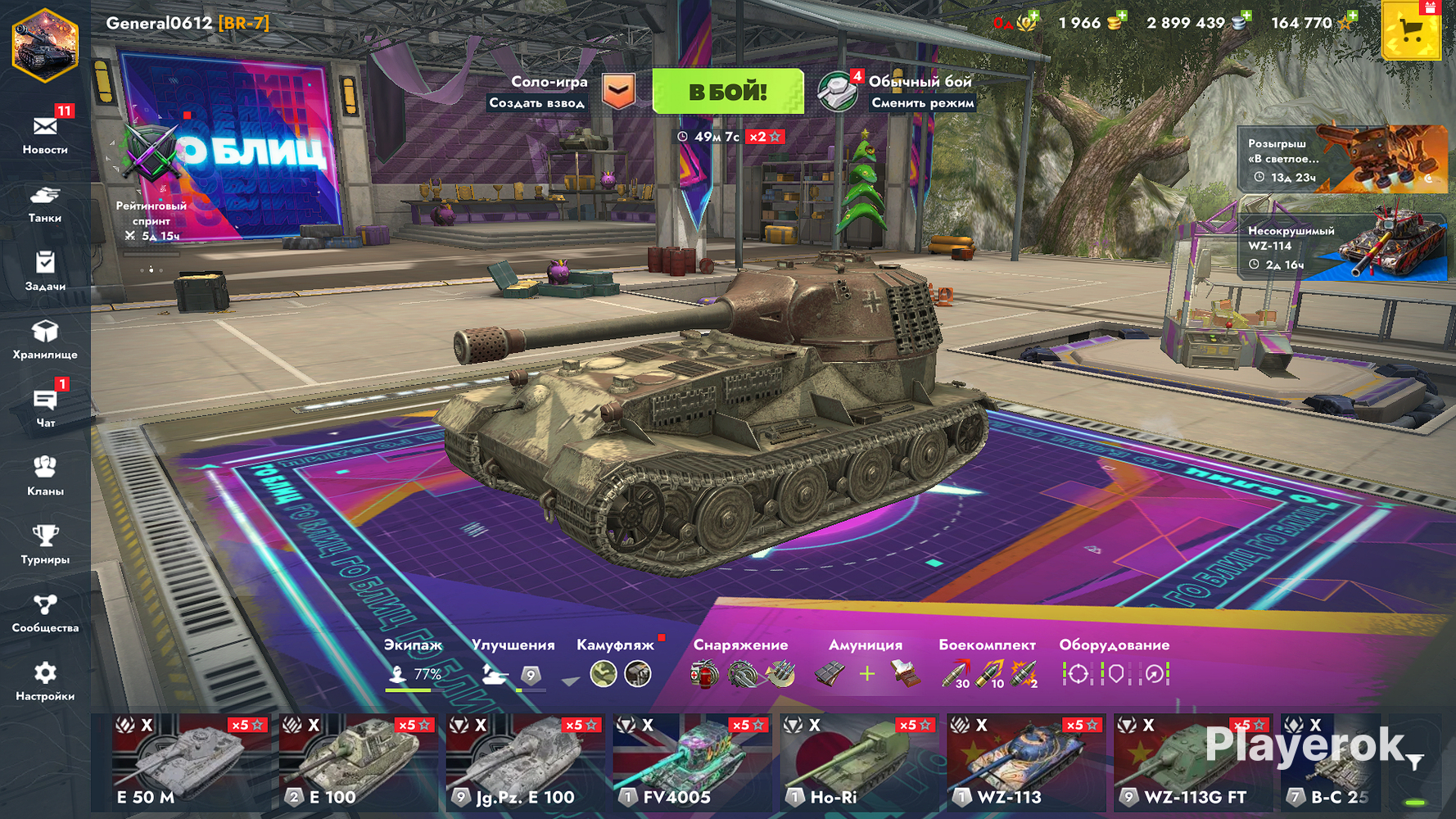The image size is (1456, 819).
Task: Start battle with the В БОЙ! button
Action: [x=727, y=91]
